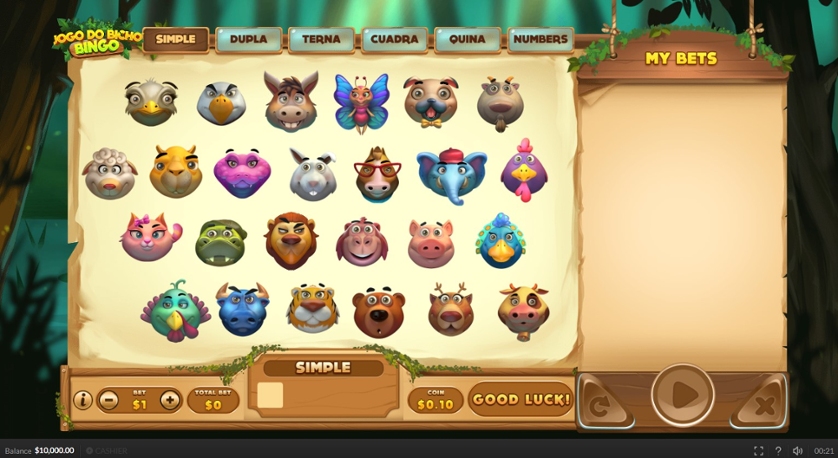The height and width of the screenshot is (458, 838).
Task: Choose the Quina tab
Action: pos(467,40)
